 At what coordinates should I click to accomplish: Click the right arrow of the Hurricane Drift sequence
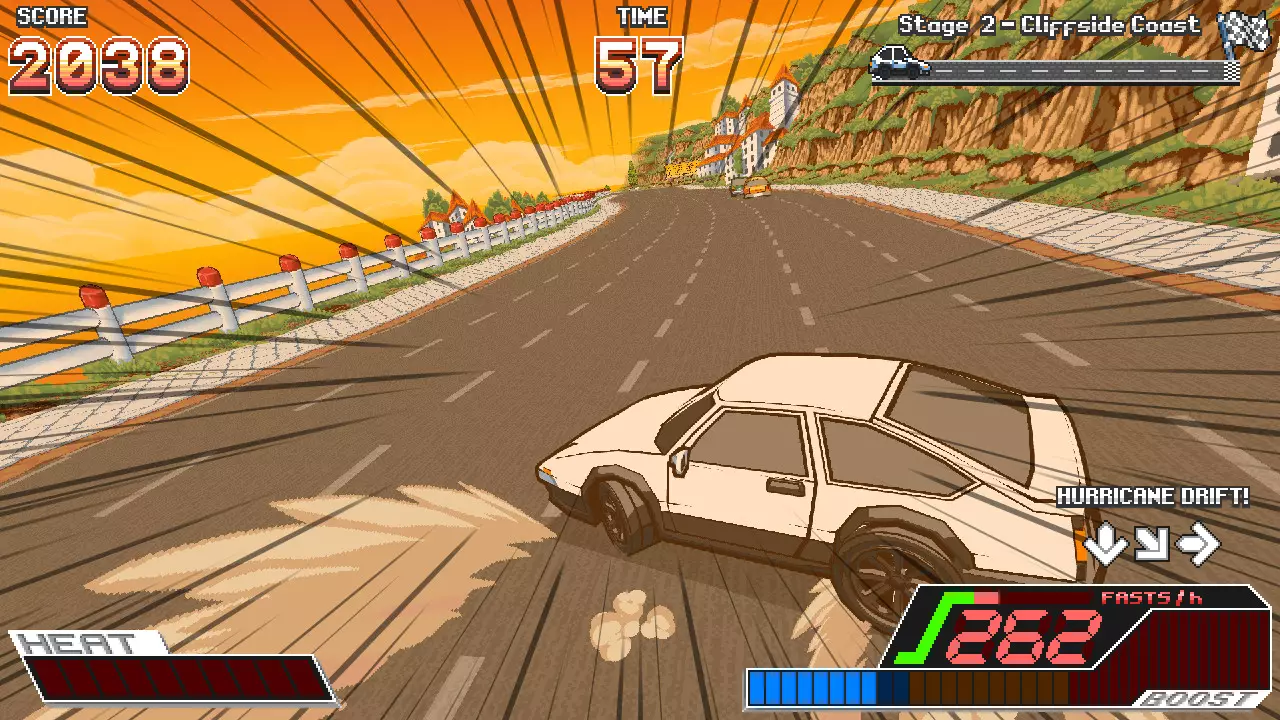click(1200, 543)
